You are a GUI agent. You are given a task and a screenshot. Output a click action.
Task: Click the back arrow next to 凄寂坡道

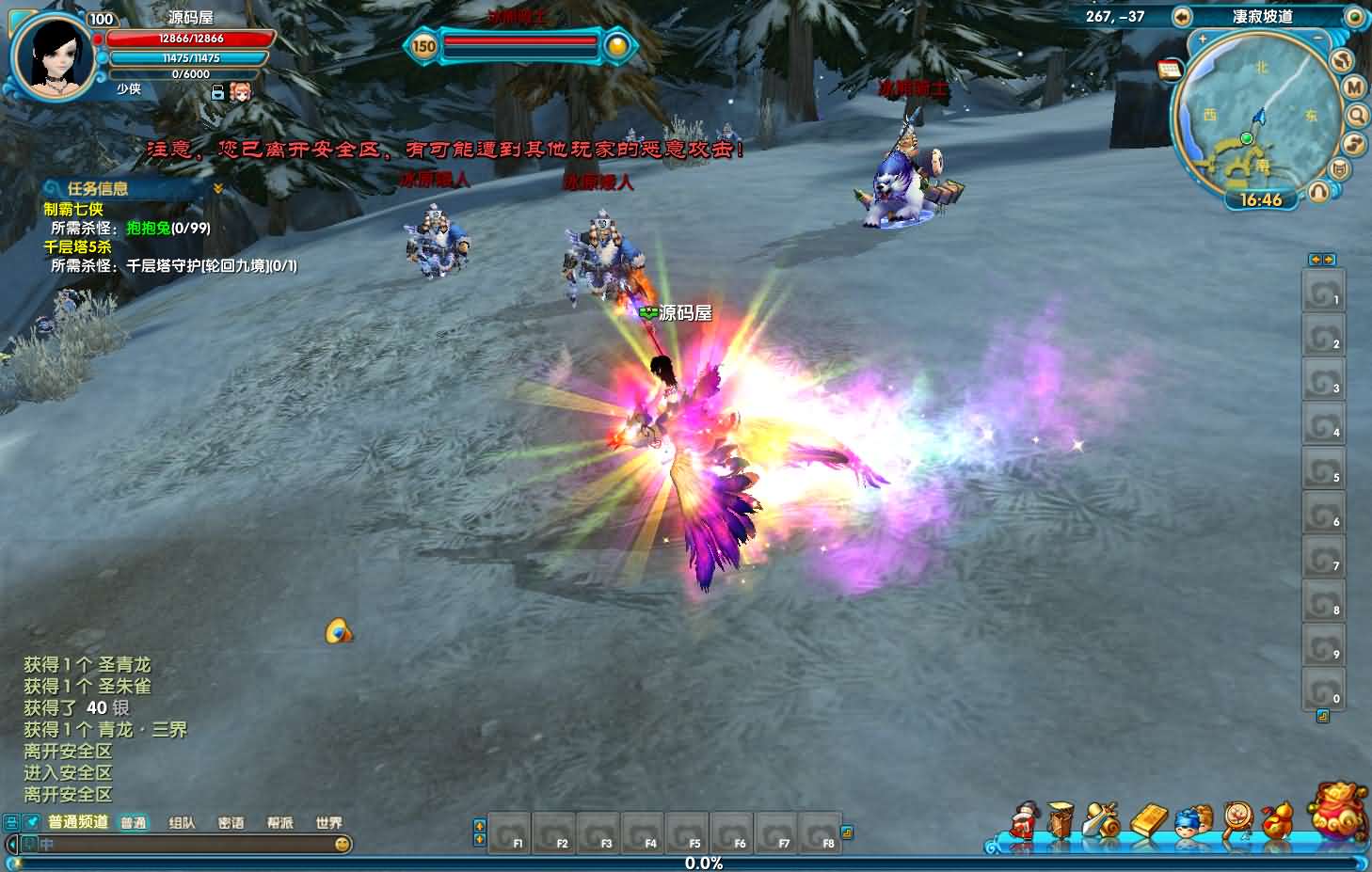point(1182,17)
